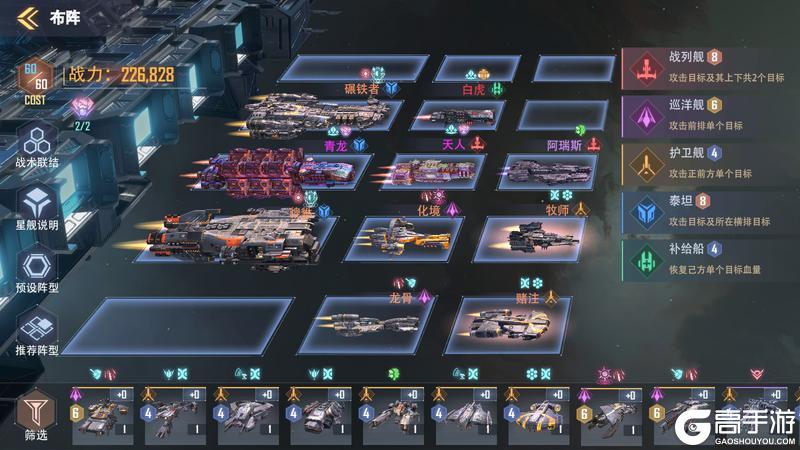Open the 筛选 filter button

(35, 413)
